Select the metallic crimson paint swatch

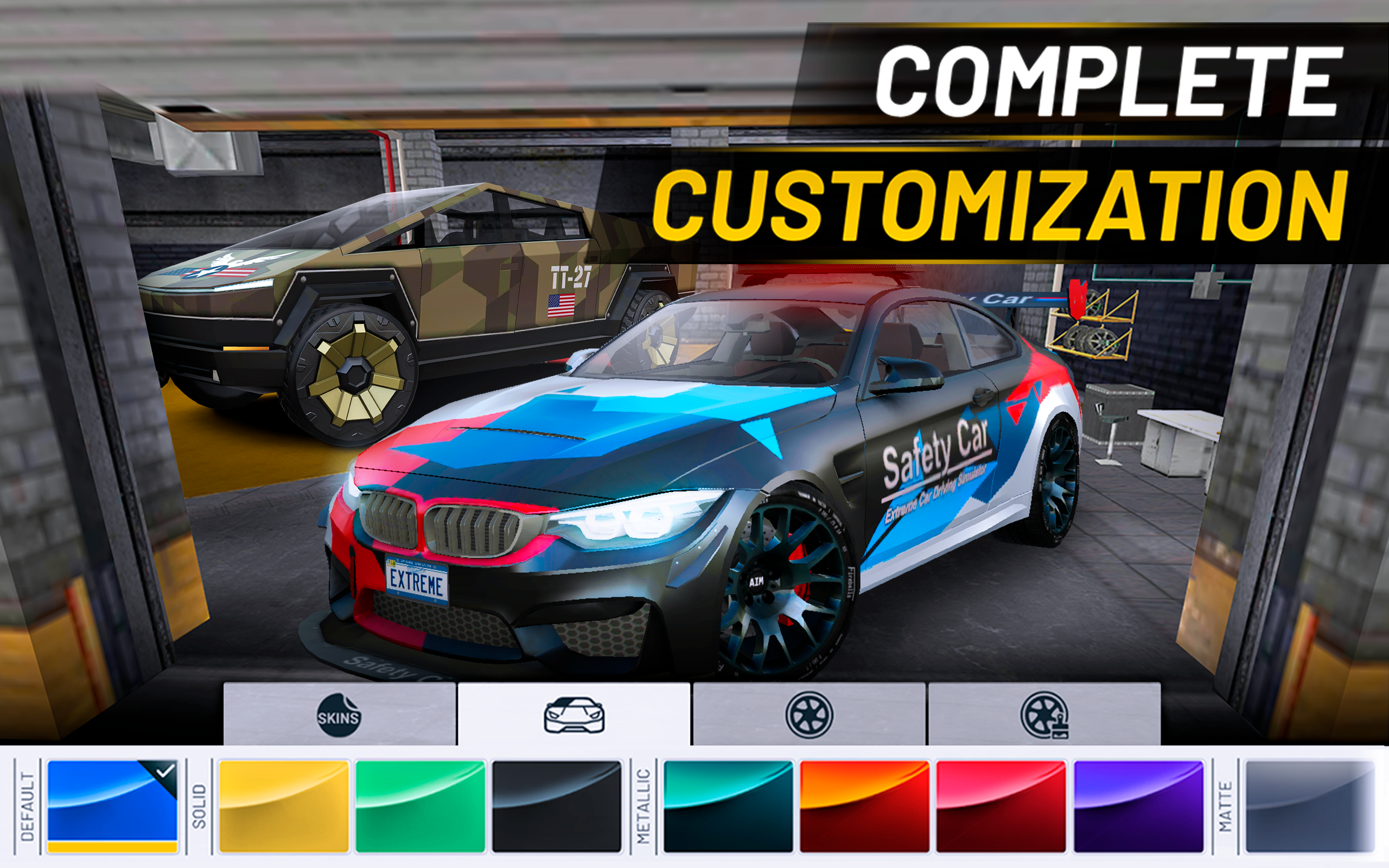1001,806
